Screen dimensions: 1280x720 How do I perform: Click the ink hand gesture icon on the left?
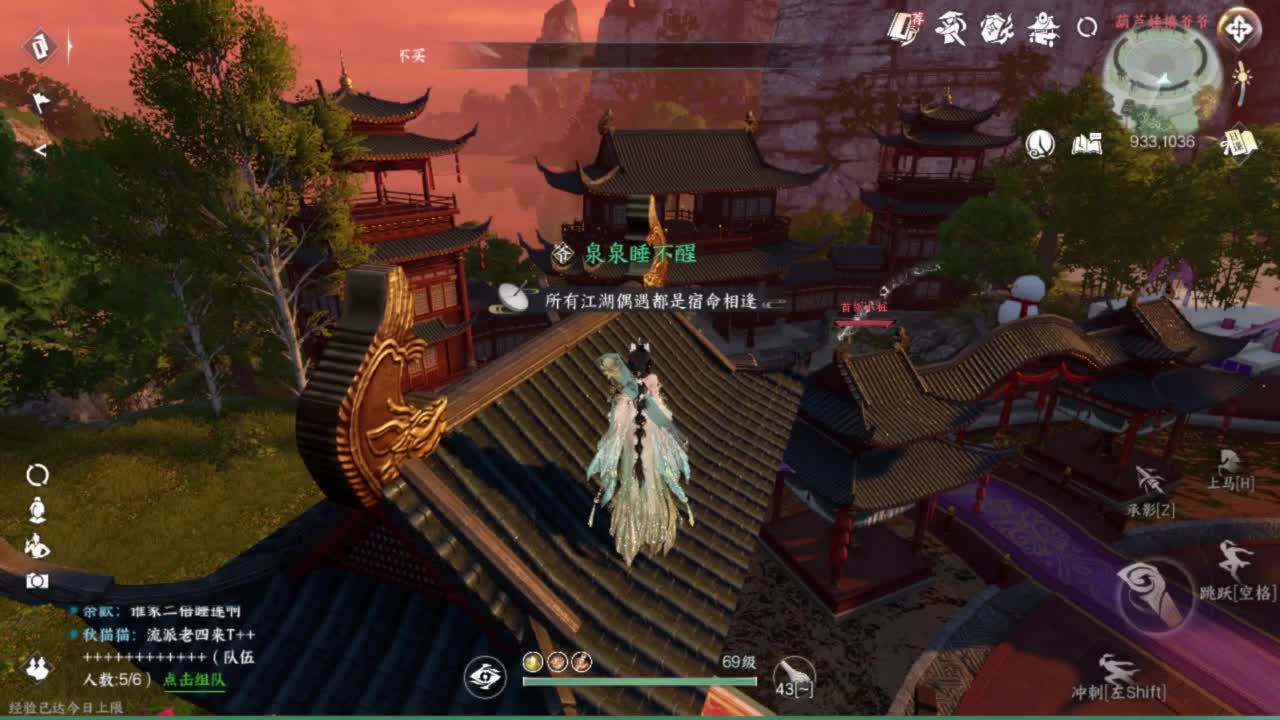[x=38, y=546]
